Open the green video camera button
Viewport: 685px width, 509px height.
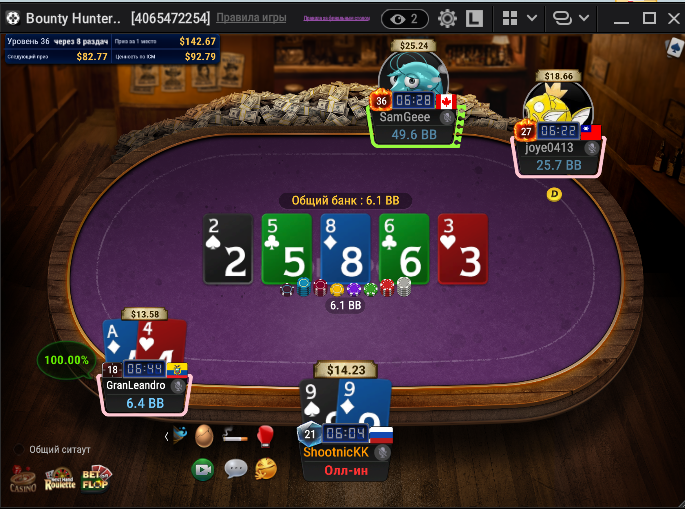(x=204, y=468)
